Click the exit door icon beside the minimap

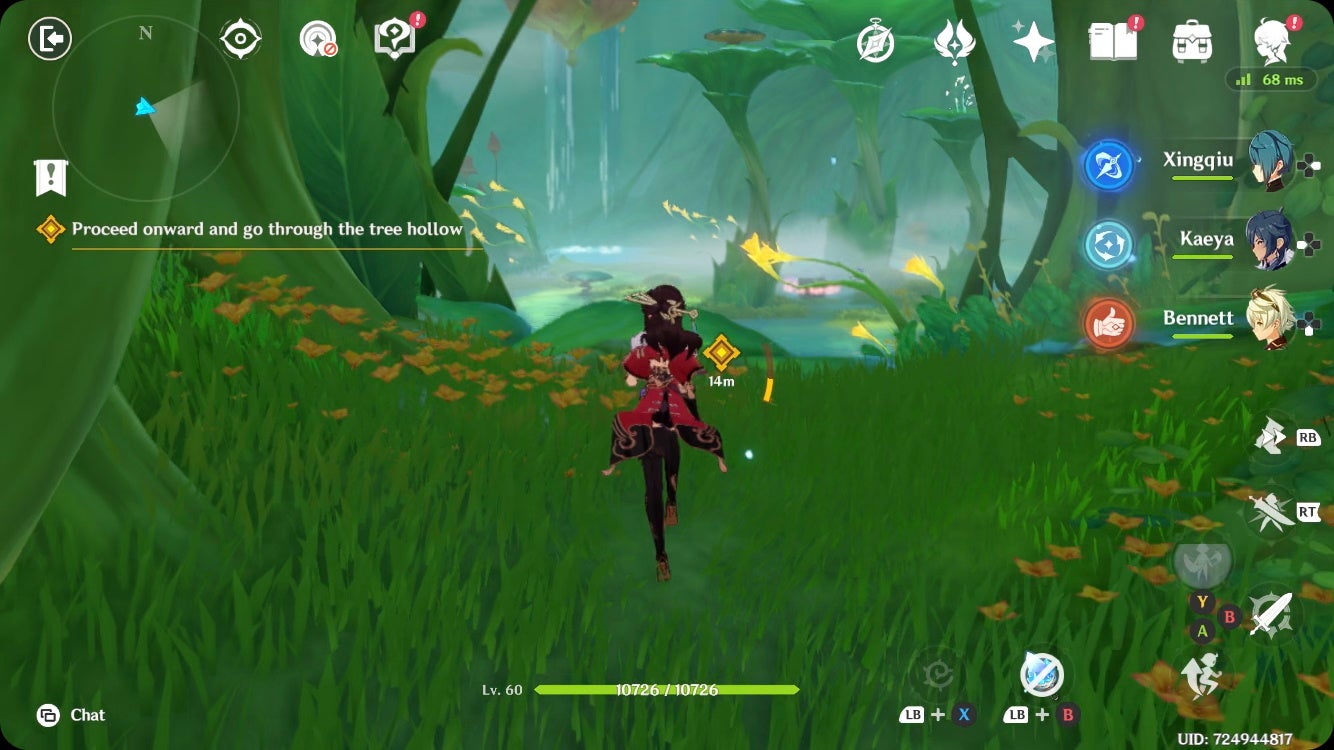pyautogui.click(x=48, y=39)
